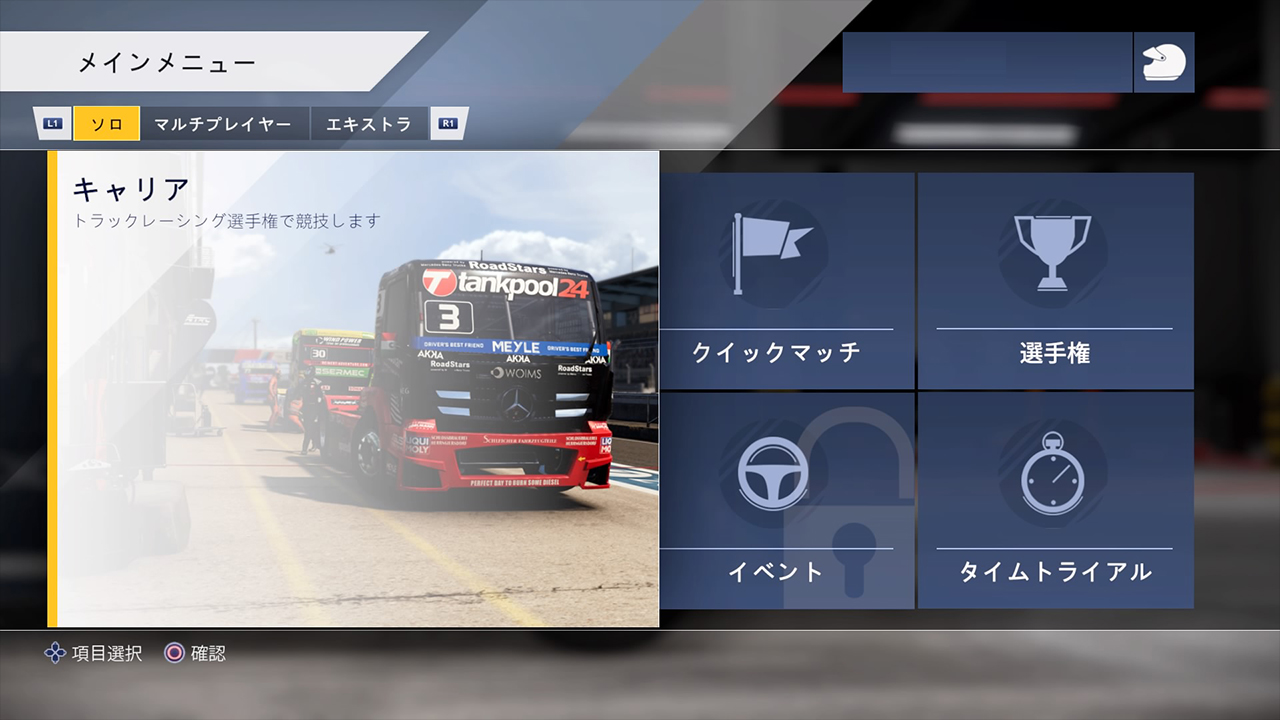Viewport: 1280px width, 720px height.
Task: Switch to the マルチプレイヤー tab
Action: pyautogui.click(x=224, y=124)
